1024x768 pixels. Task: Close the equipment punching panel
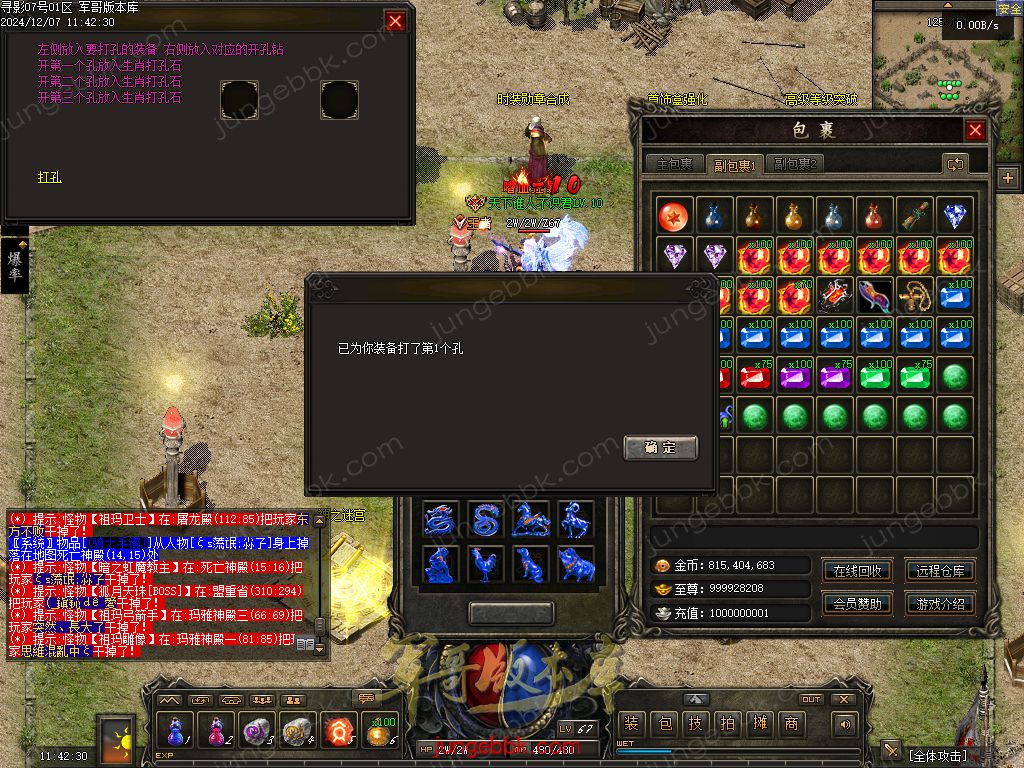coord(396,21)
